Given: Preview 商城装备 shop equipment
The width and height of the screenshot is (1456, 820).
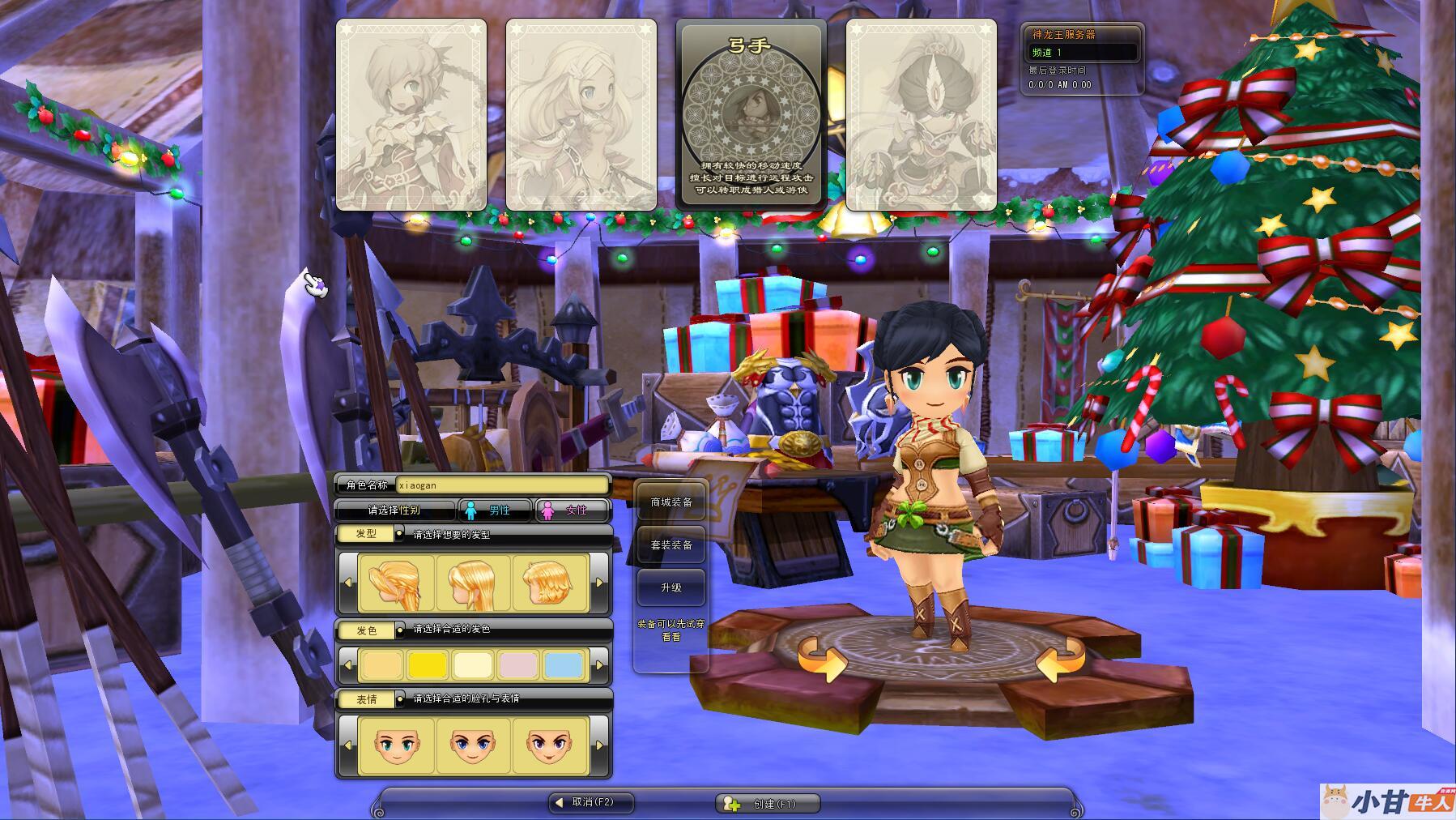Looking at the screenshot, I should (x=671, y=502).
